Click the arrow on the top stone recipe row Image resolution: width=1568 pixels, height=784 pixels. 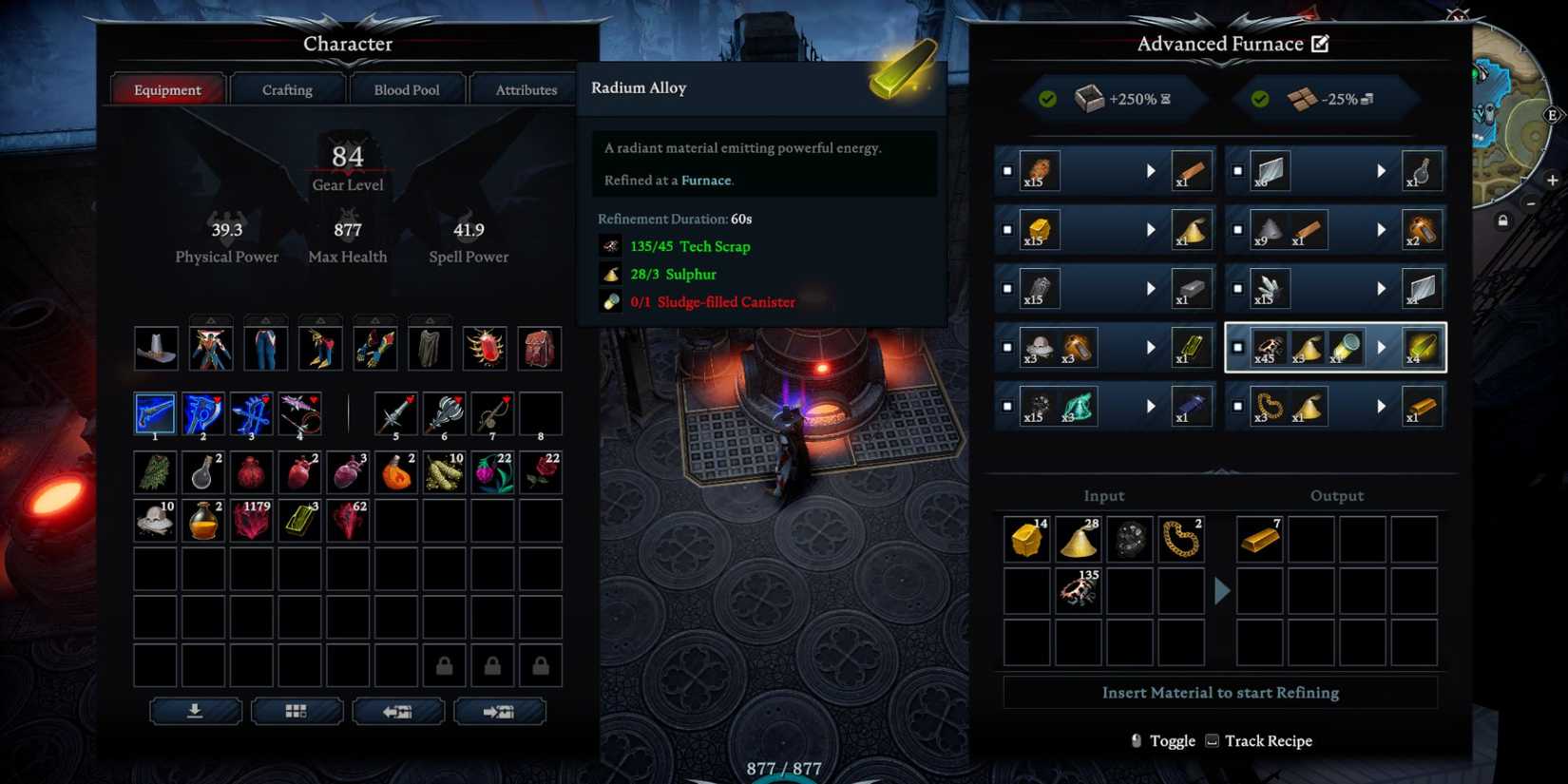[1152, 171]
